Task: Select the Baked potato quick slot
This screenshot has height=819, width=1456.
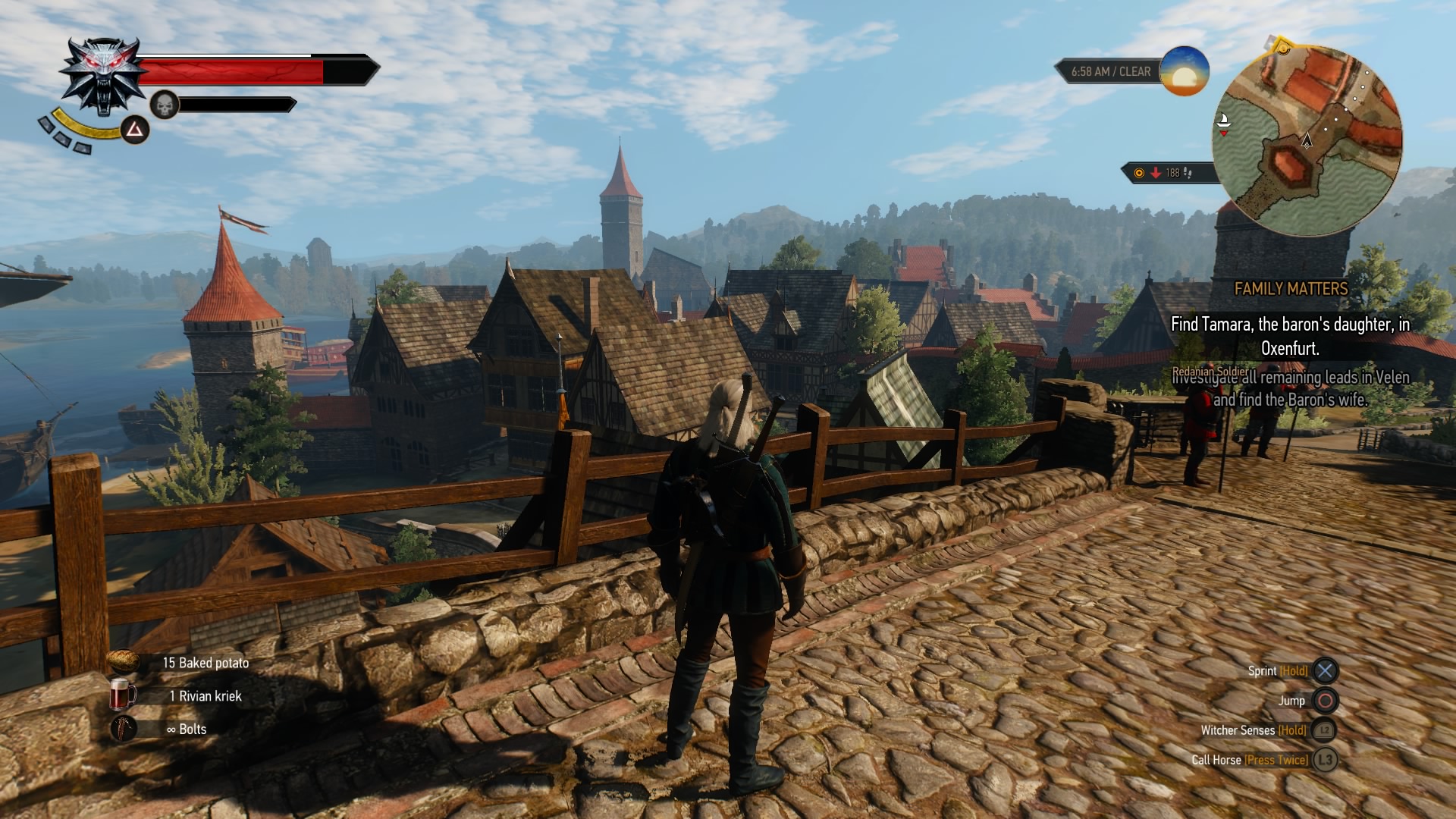Action: tap(124, 662)
